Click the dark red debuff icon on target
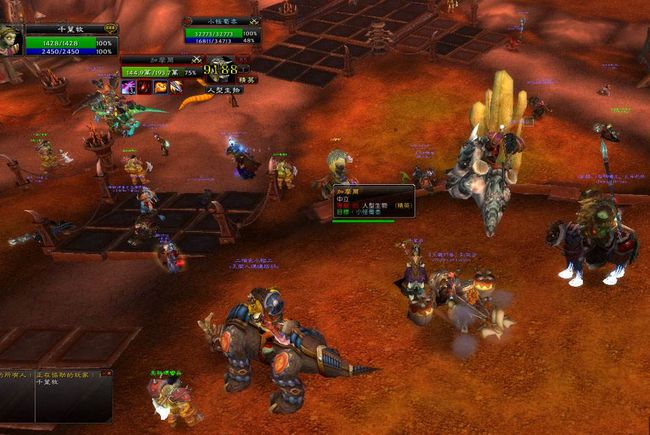The height and width of the screenshot is (435, 650). click(145, 88)
